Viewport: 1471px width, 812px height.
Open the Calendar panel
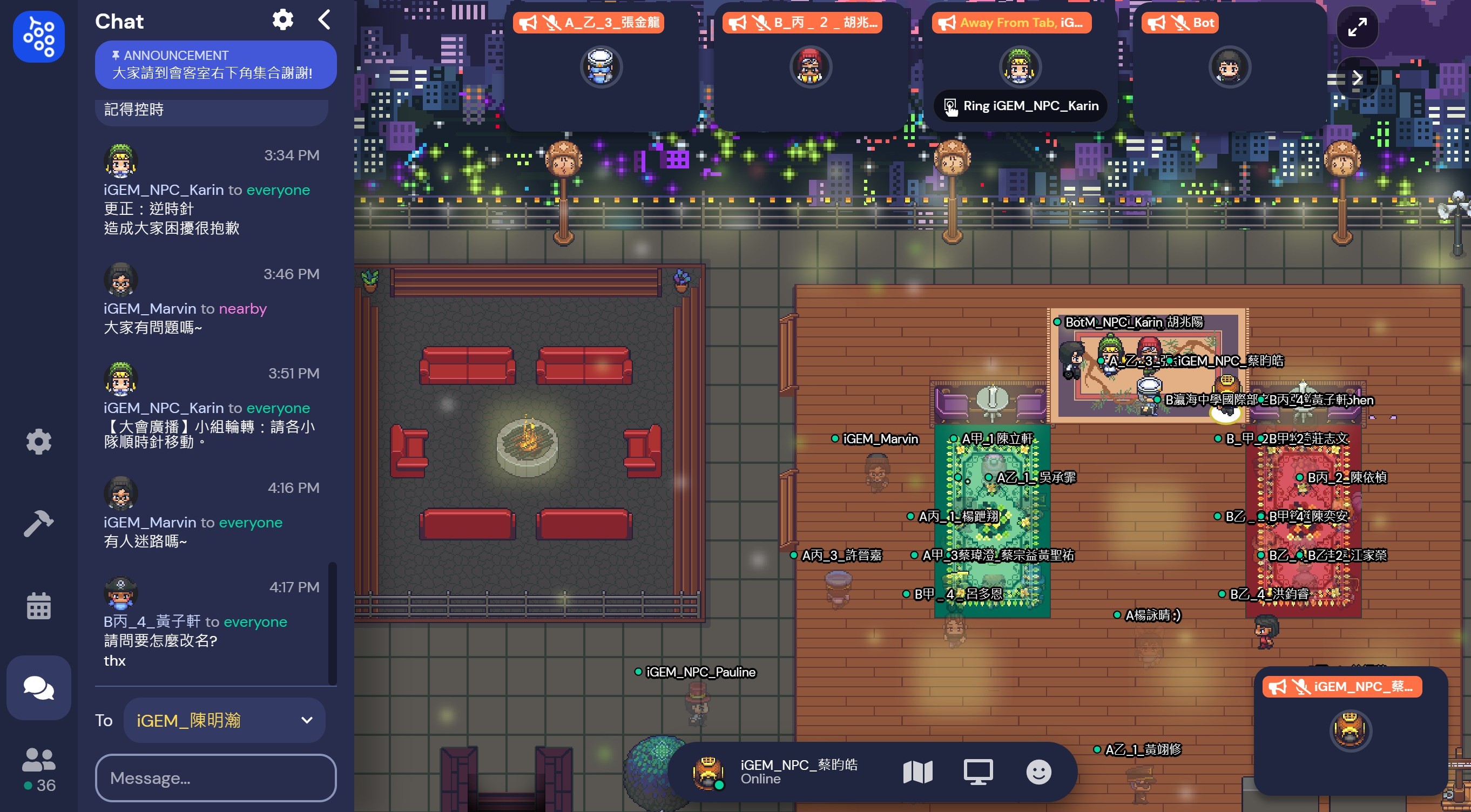39,606
